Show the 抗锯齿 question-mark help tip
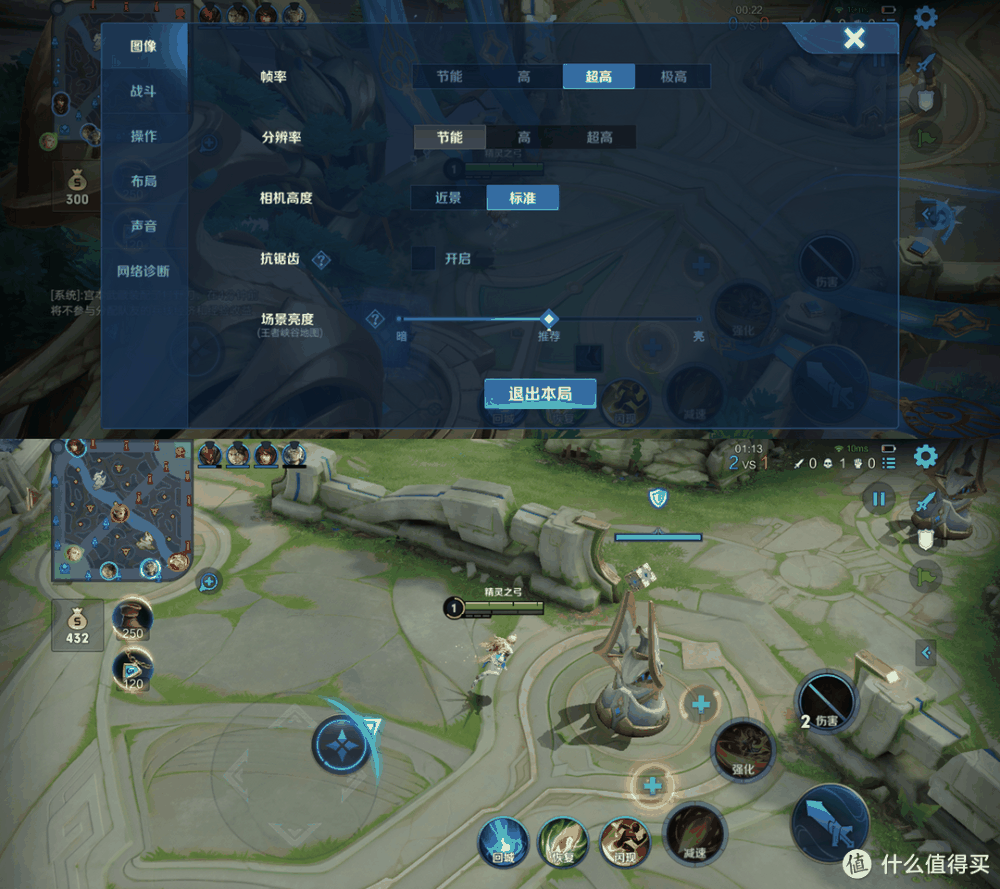 tap(321, 260)
